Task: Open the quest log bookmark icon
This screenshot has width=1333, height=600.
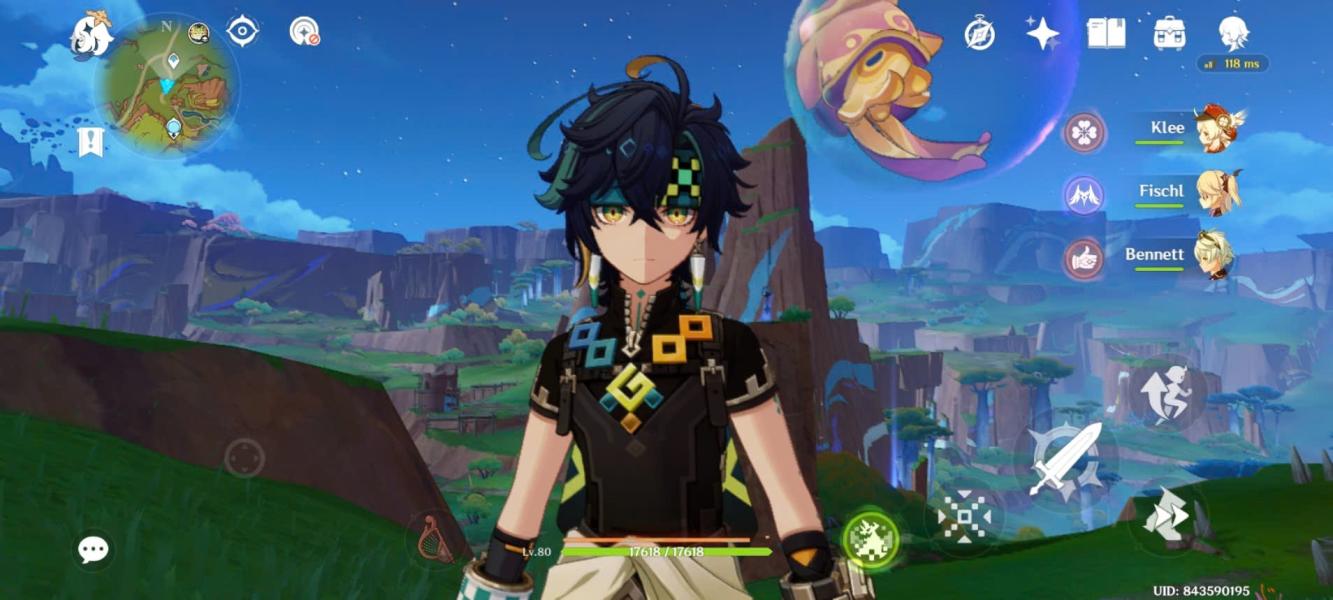Action: point(91,142)
